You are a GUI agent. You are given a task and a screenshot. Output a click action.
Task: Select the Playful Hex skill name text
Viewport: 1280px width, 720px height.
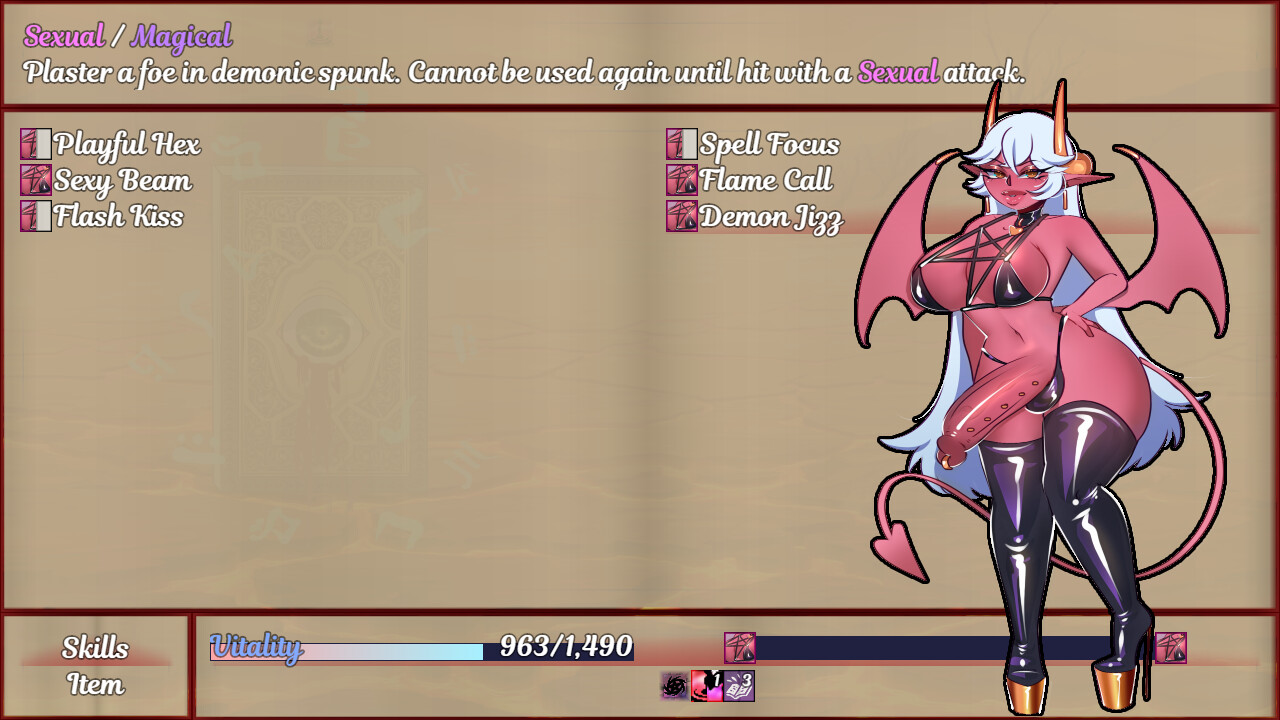coord(128,146)
